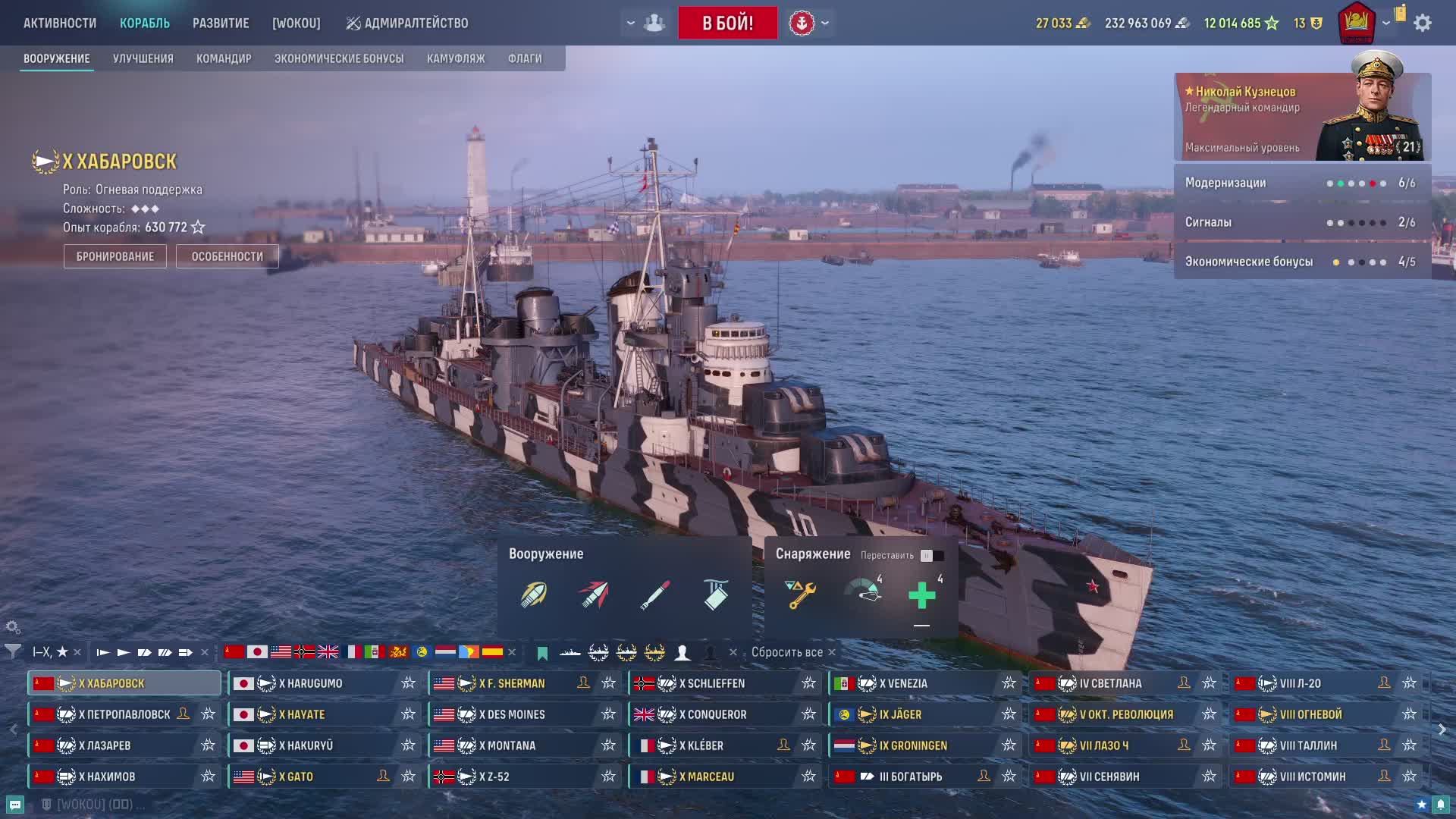Open the Развитие menu
This screenshot has width=1456, height=819.
pyautogui.click(x=221, y=23)
